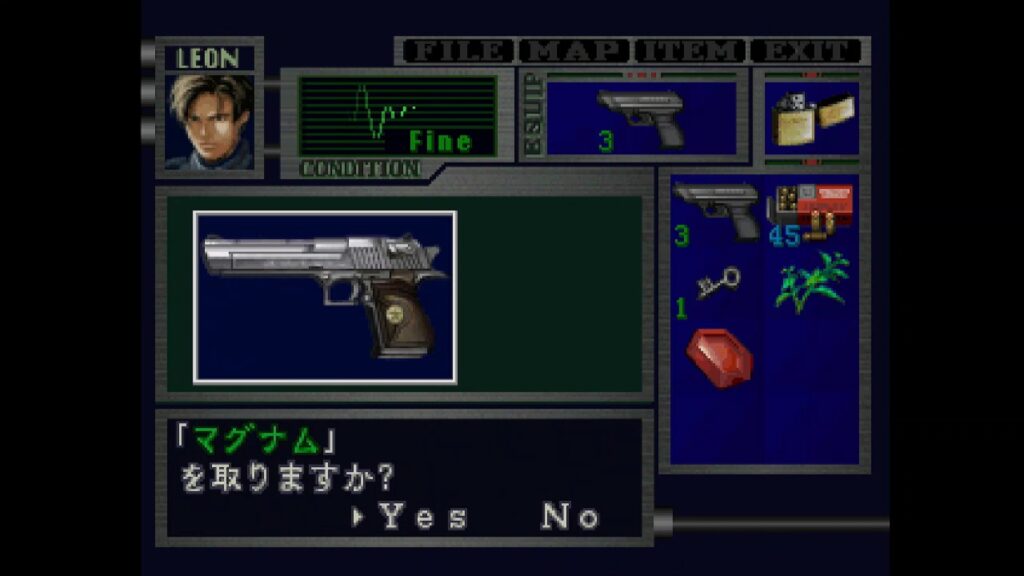Choose the green herb
Screen dimensions: 1024x576
(x=810, y=282)
